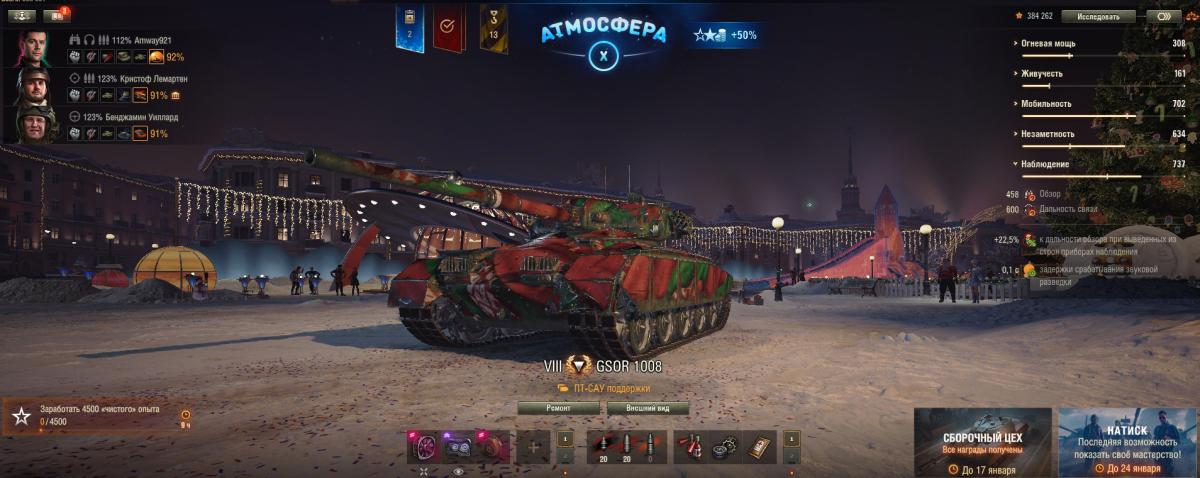1200x478 pixels.
Task: Click the Исследовать research button
Action: click(1098, 16)
